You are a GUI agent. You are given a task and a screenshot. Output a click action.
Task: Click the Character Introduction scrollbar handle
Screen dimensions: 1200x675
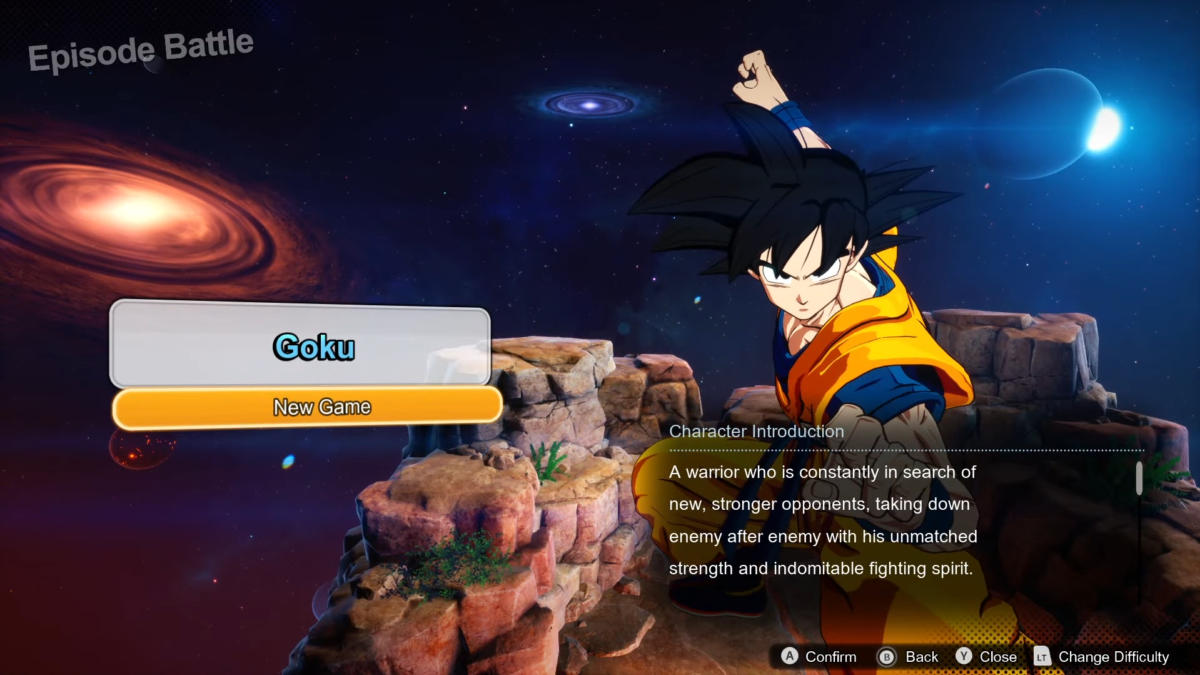(x=1139, y=478)
